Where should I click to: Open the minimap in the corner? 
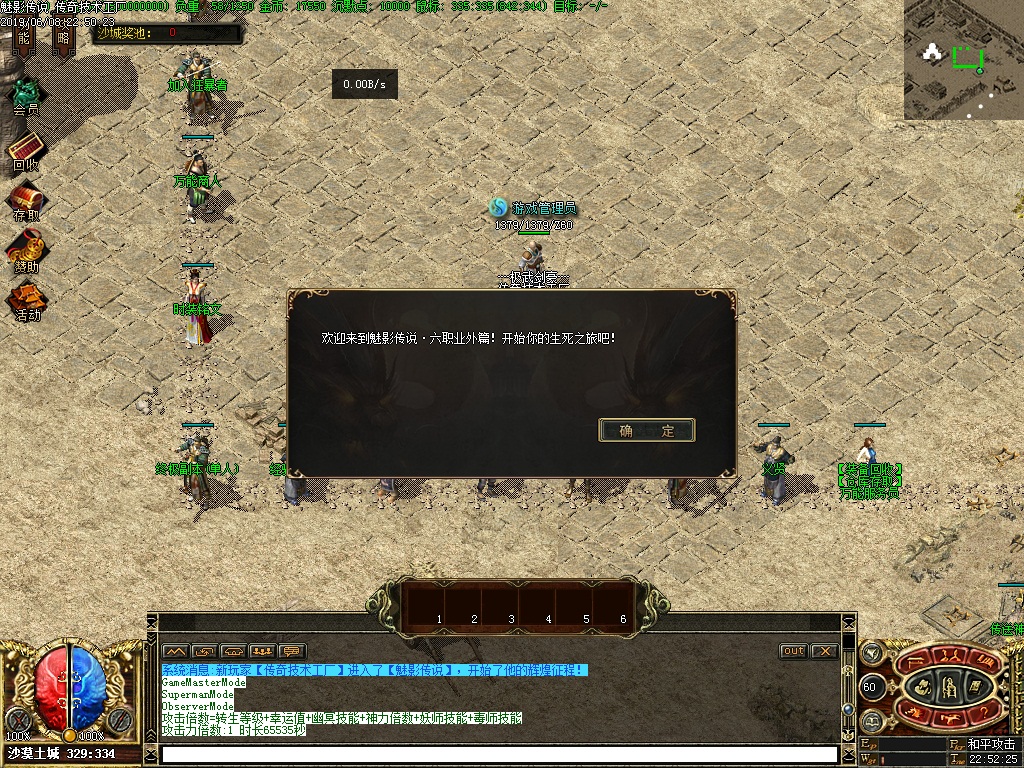(964, 60)
